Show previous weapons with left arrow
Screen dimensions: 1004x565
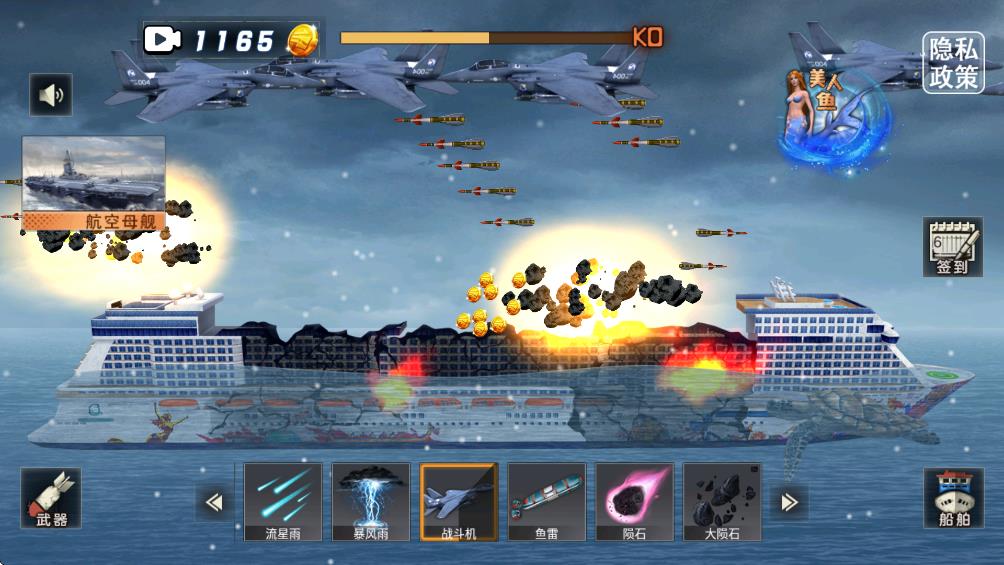click(213, 502)
